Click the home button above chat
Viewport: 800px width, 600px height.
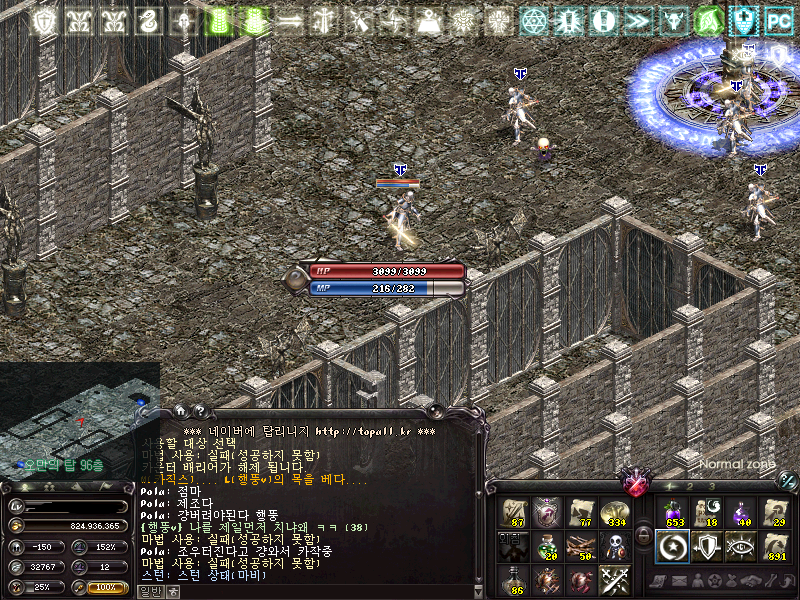tap(181, 410)
